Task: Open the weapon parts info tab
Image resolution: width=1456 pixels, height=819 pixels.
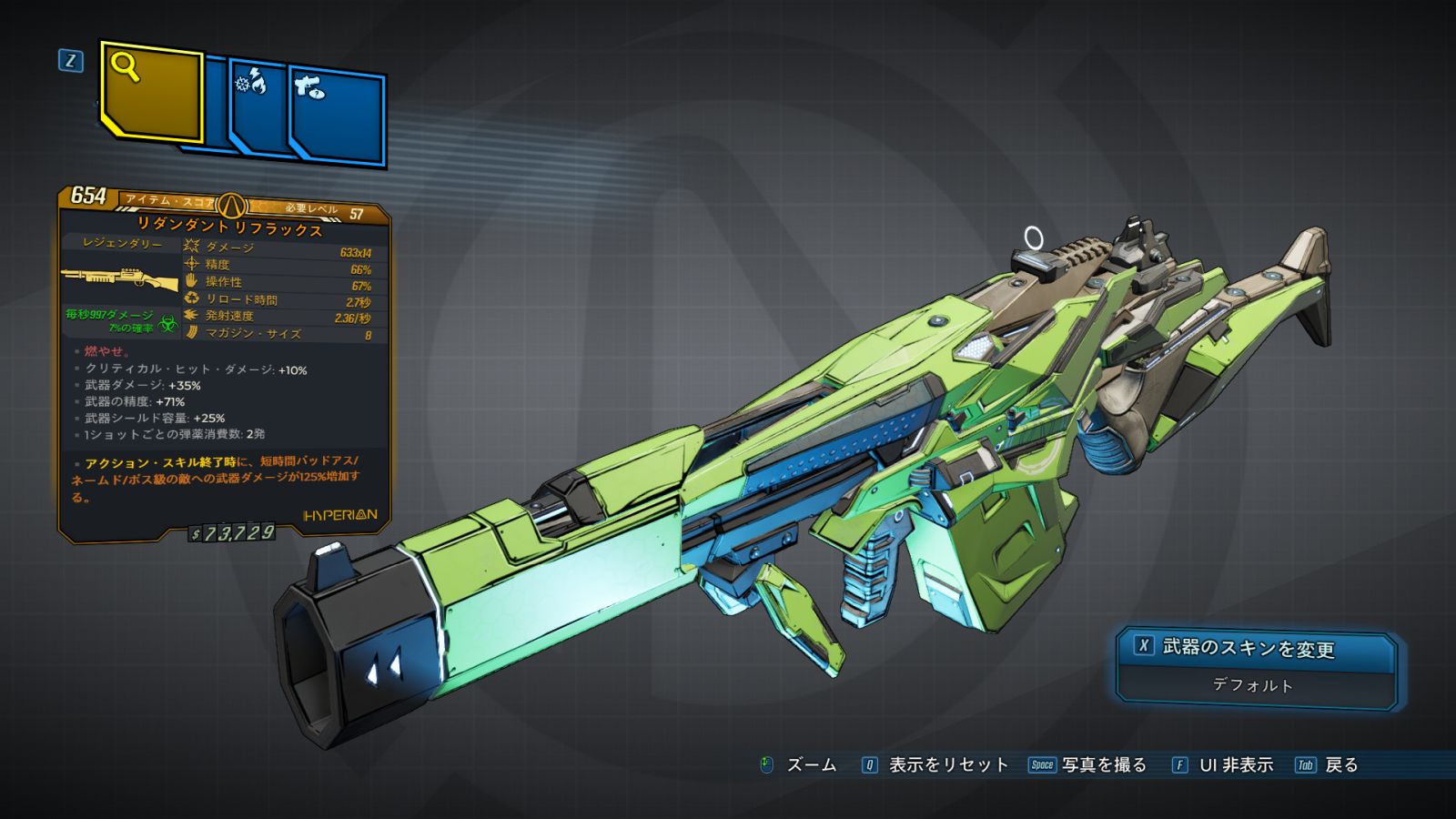Action: pos(337,116)
